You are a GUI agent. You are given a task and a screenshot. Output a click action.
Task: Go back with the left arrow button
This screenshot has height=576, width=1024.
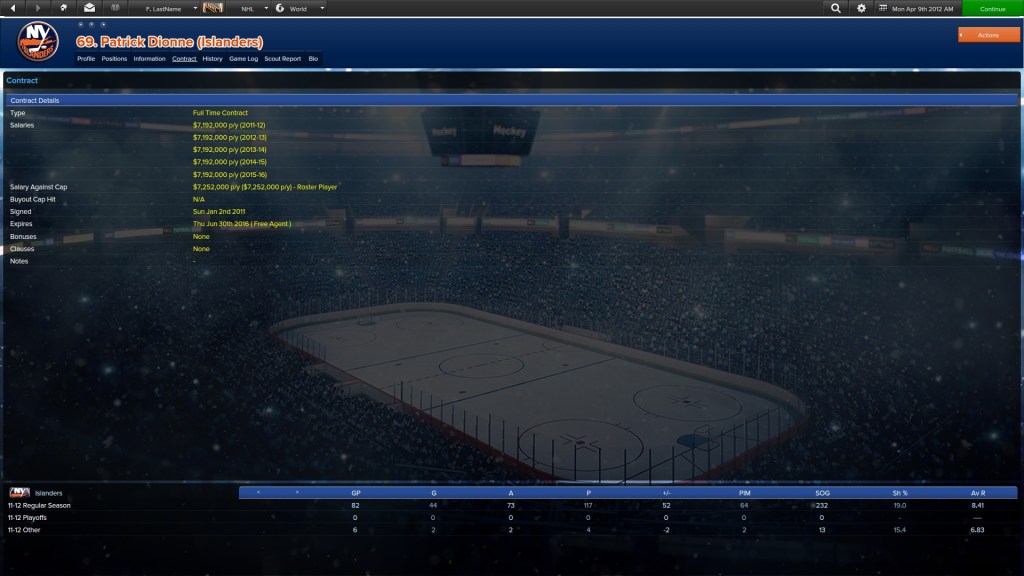(13, 8)
